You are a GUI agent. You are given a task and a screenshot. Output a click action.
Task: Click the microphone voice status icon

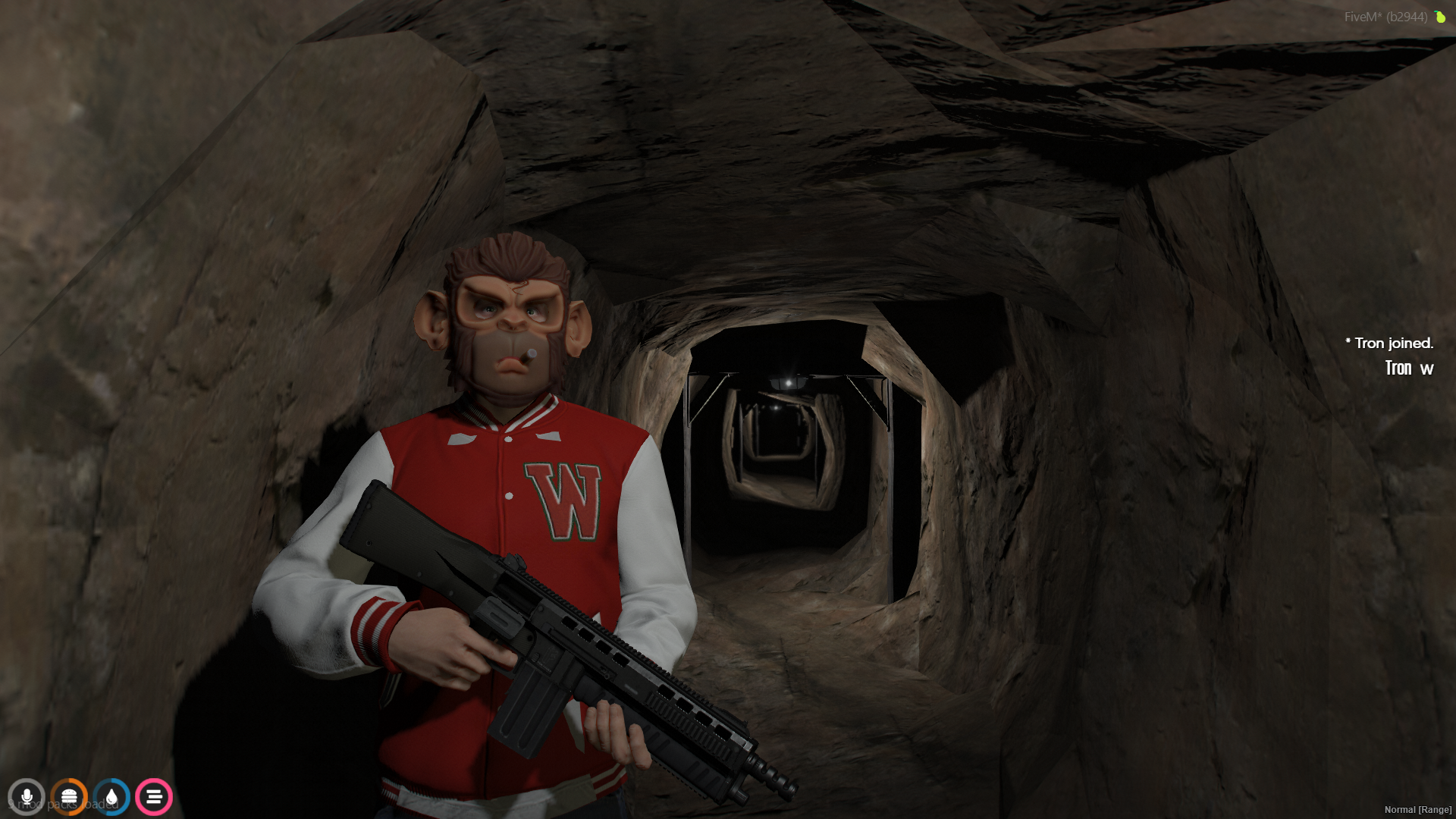[27, 797]
